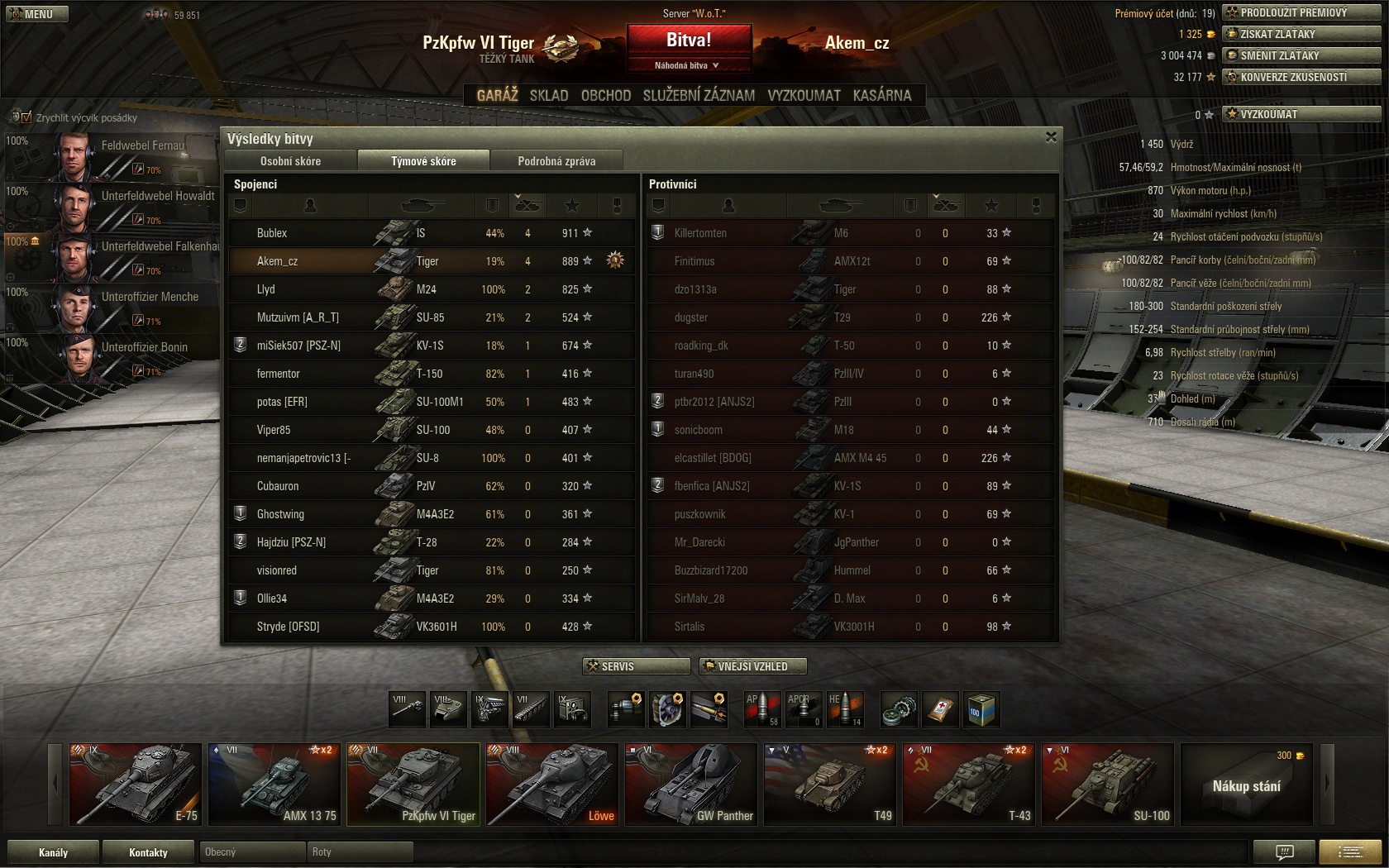Open the Podrobná zpráva tab
This screenshot has height=868, width=1389.
tap(556, 161)
